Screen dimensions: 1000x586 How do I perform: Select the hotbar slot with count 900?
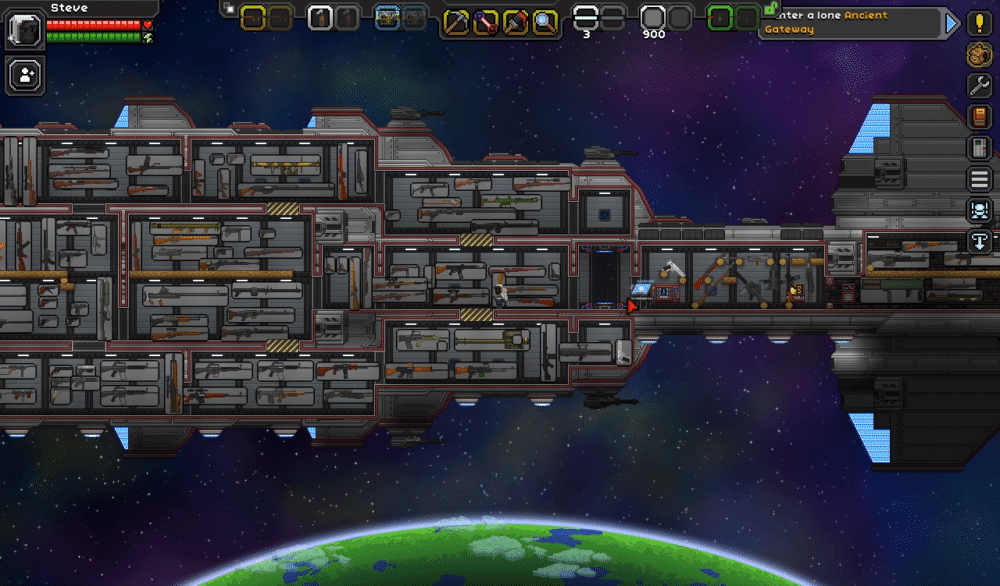point(653,19)
